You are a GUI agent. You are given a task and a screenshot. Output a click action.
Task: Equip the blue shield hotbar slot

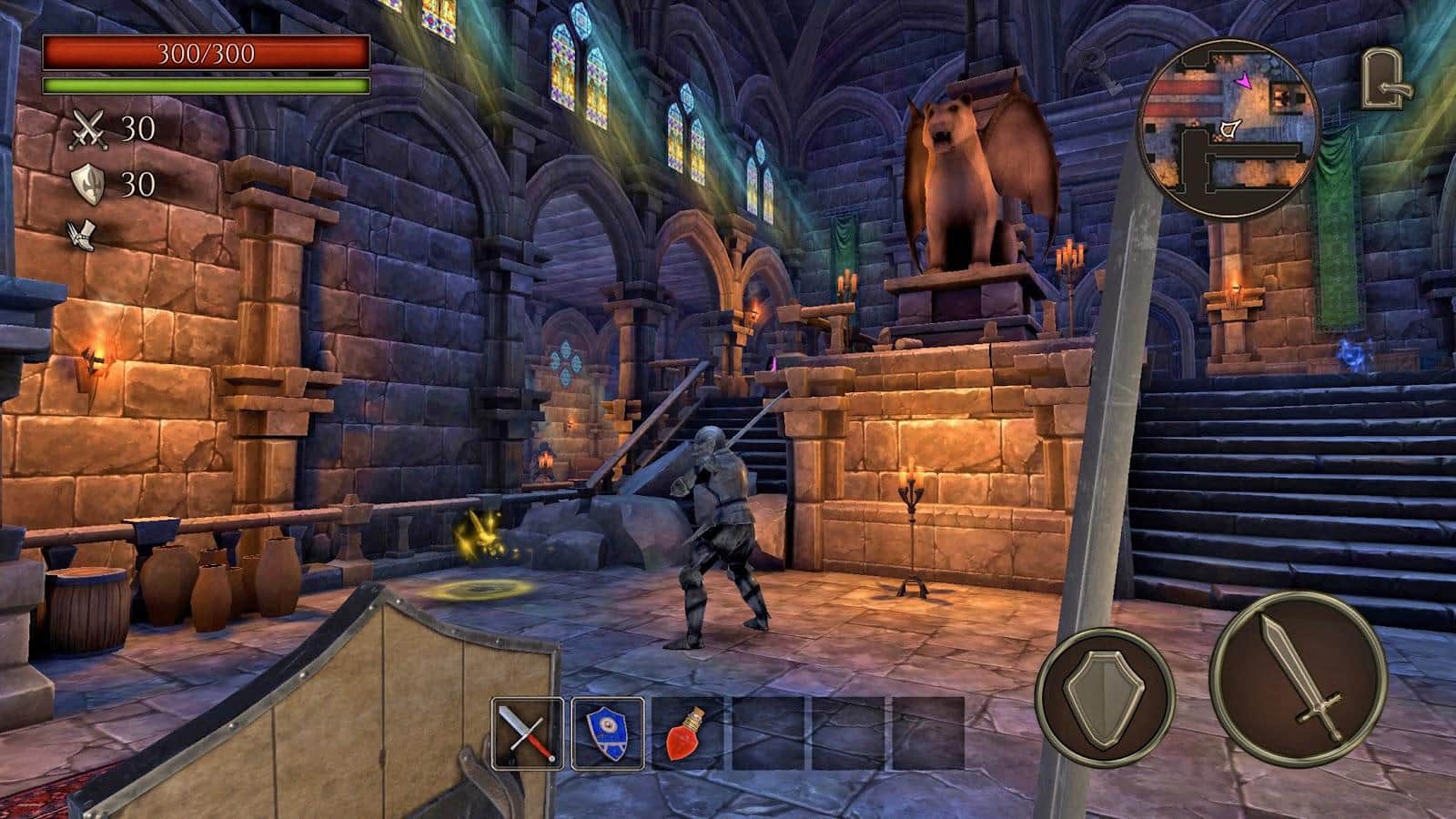(x=607, y=733)
